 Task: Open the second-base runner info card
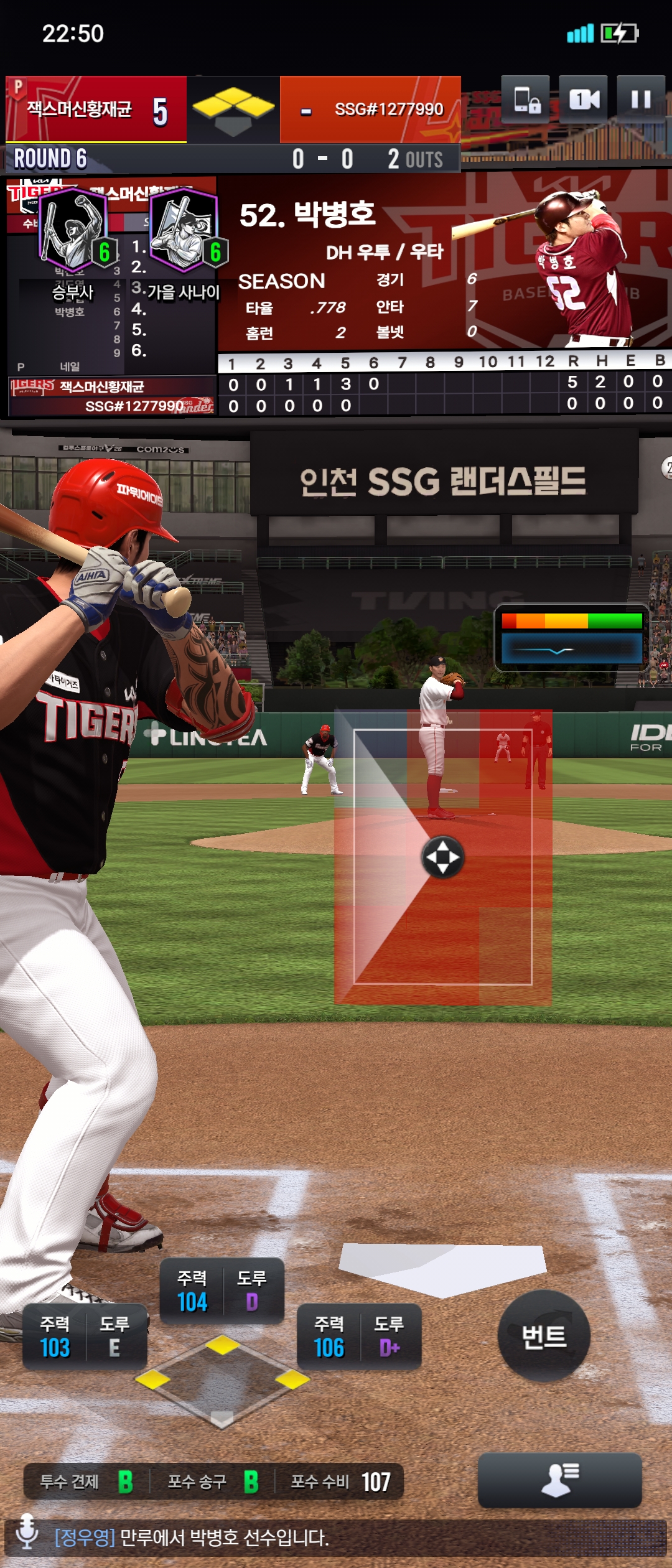(x=222, y=1290)
